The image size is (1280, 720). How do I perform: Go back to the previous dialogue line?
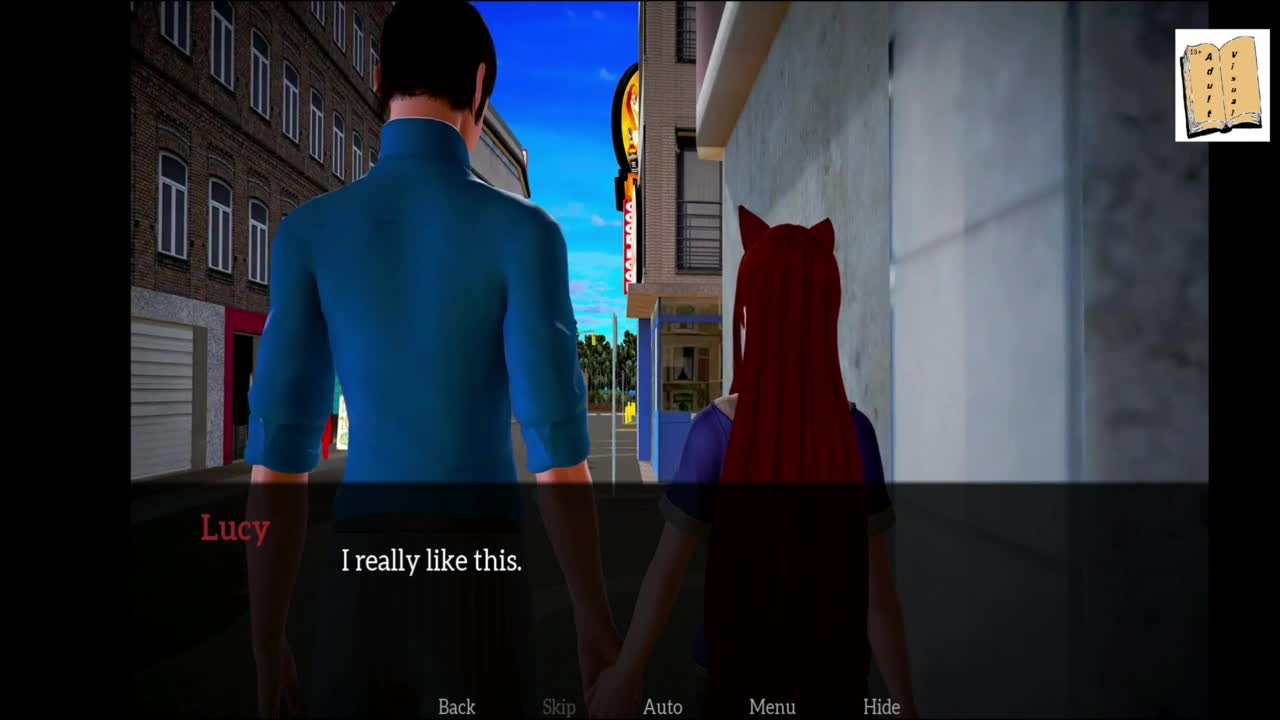[x=456, y=706]
